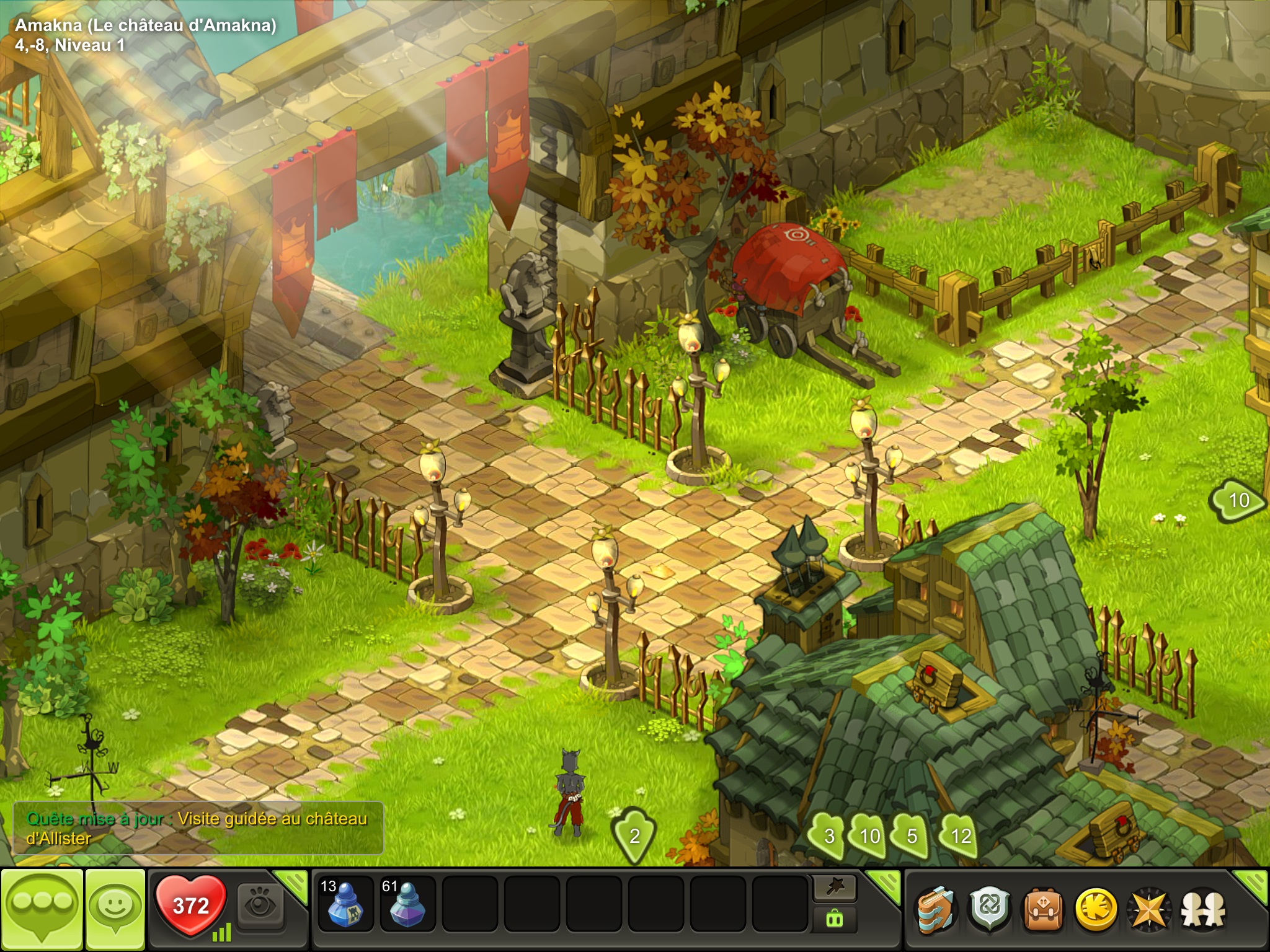
Task: Open the smiley emote bubble
Action: (115, 909)
